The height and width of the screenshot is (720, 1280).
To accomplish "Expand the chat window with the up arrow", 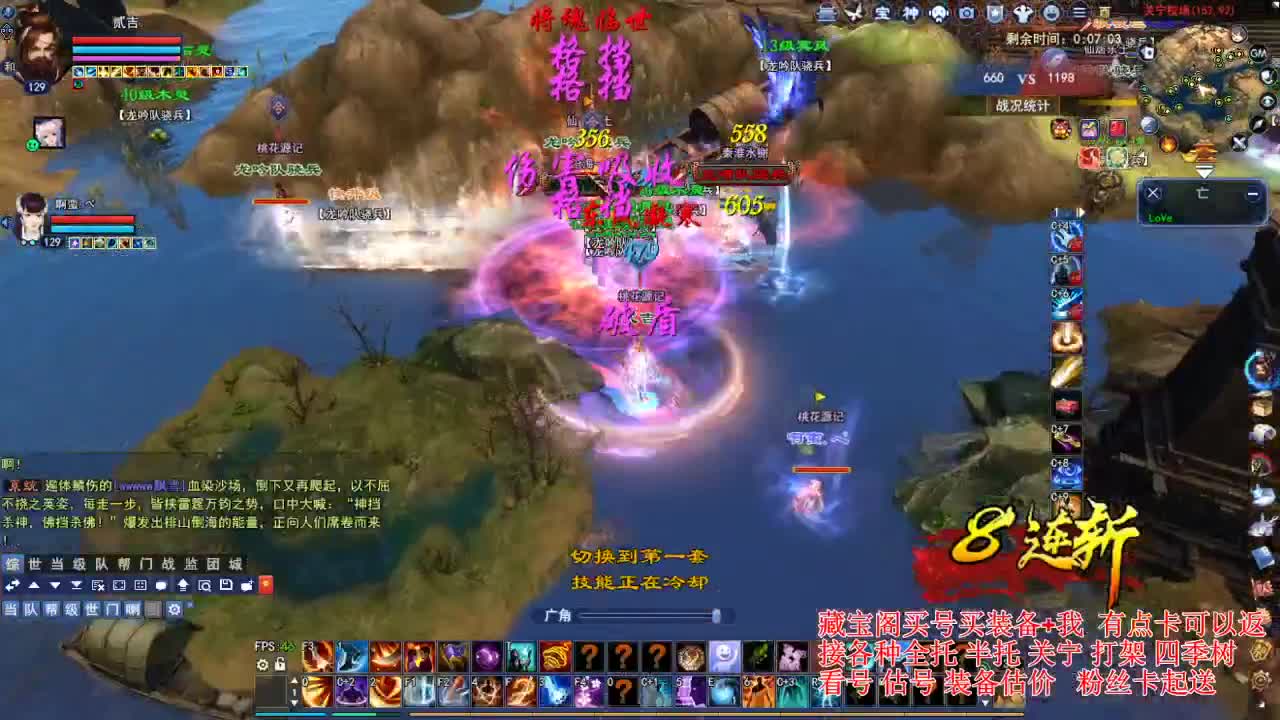I will coord(33,585).
